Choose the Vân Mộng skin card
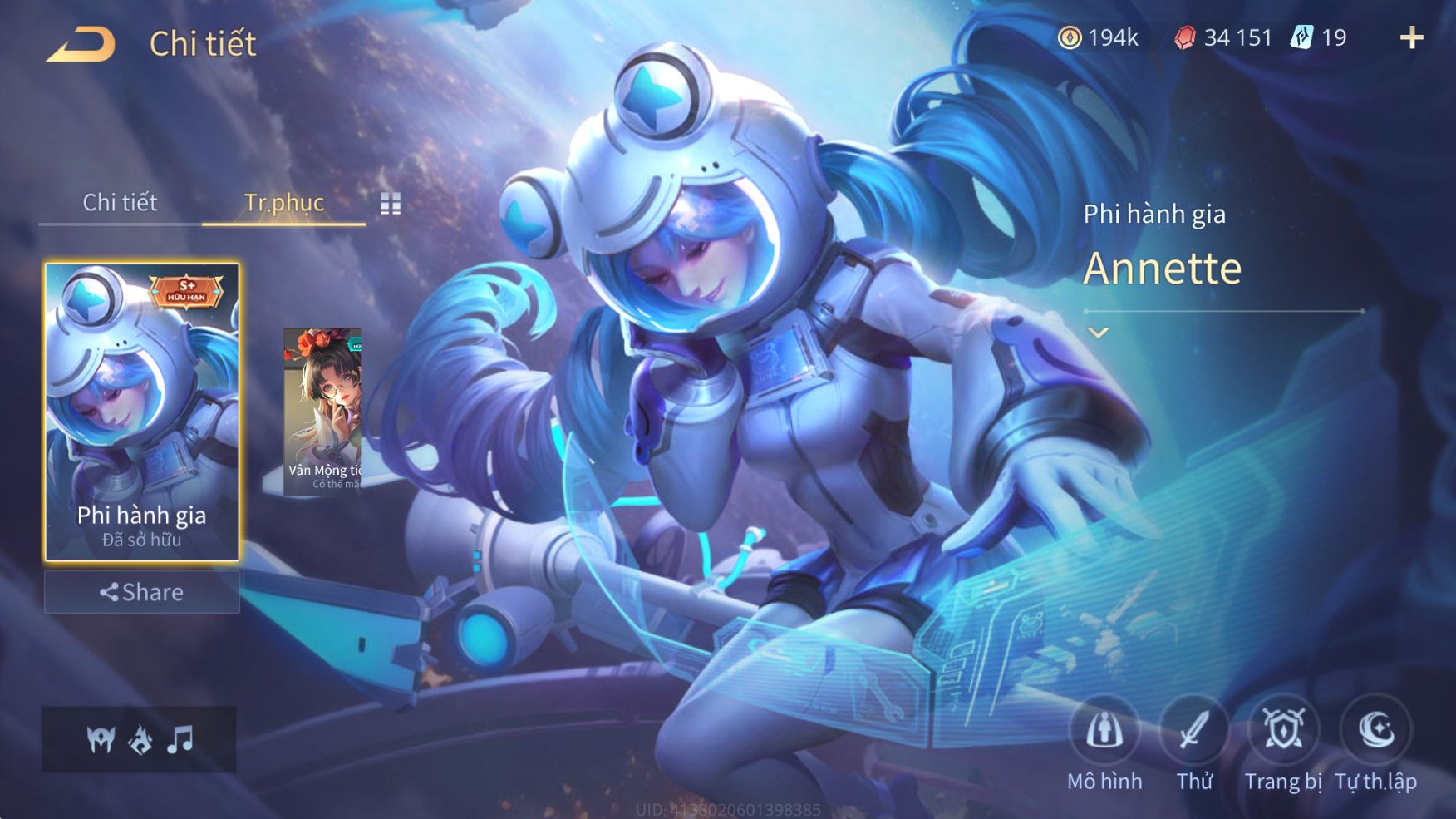The height and width of the screenshot is (819, 1456). tap(322, 411)
